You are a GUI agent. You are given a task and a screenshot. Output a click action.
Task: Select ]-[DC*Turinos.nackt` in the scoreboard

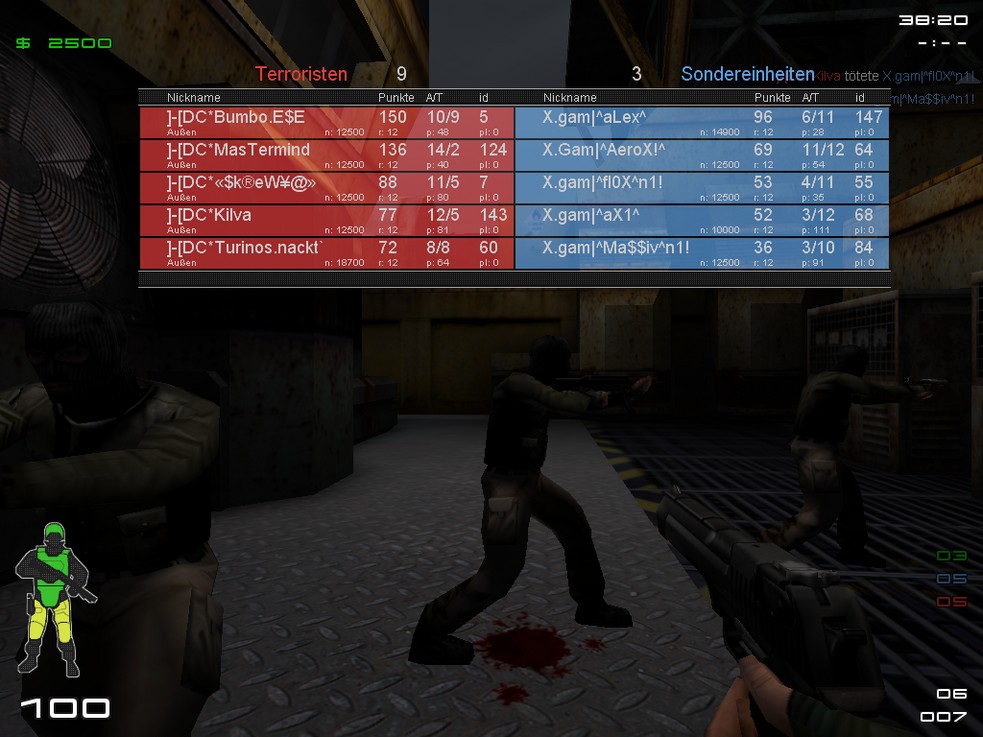coord(326,251)
